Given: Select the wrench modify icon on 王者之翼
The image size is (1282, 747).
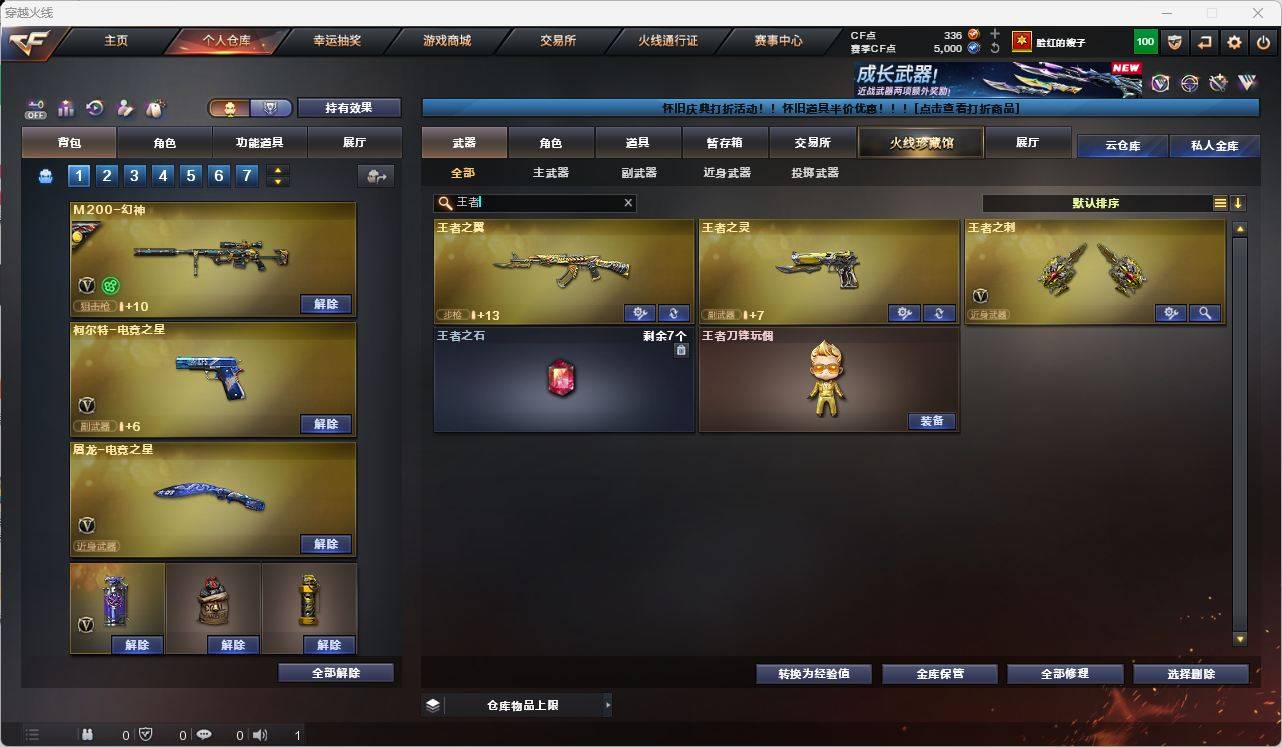Looking at the screenshot, I should click(638, 313).
